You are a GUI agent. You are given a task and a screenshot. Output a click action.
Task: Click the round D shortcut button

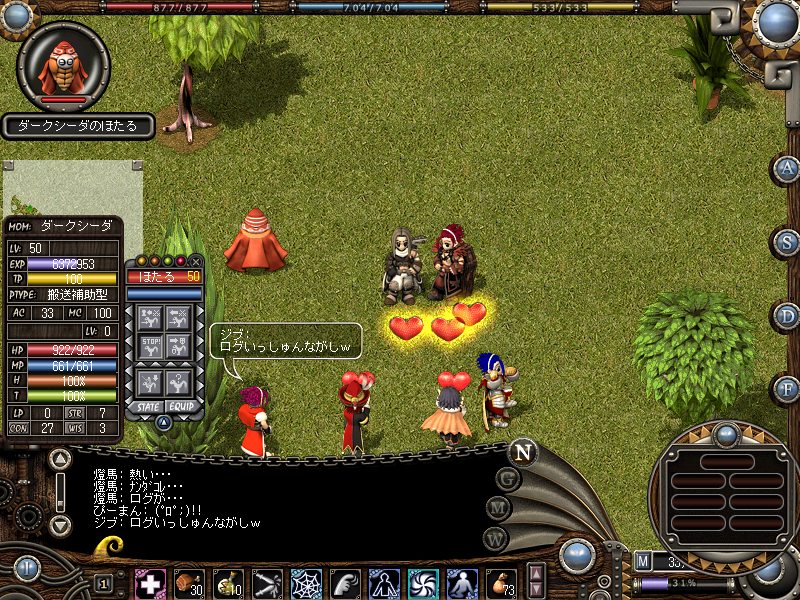coord(788,316)
